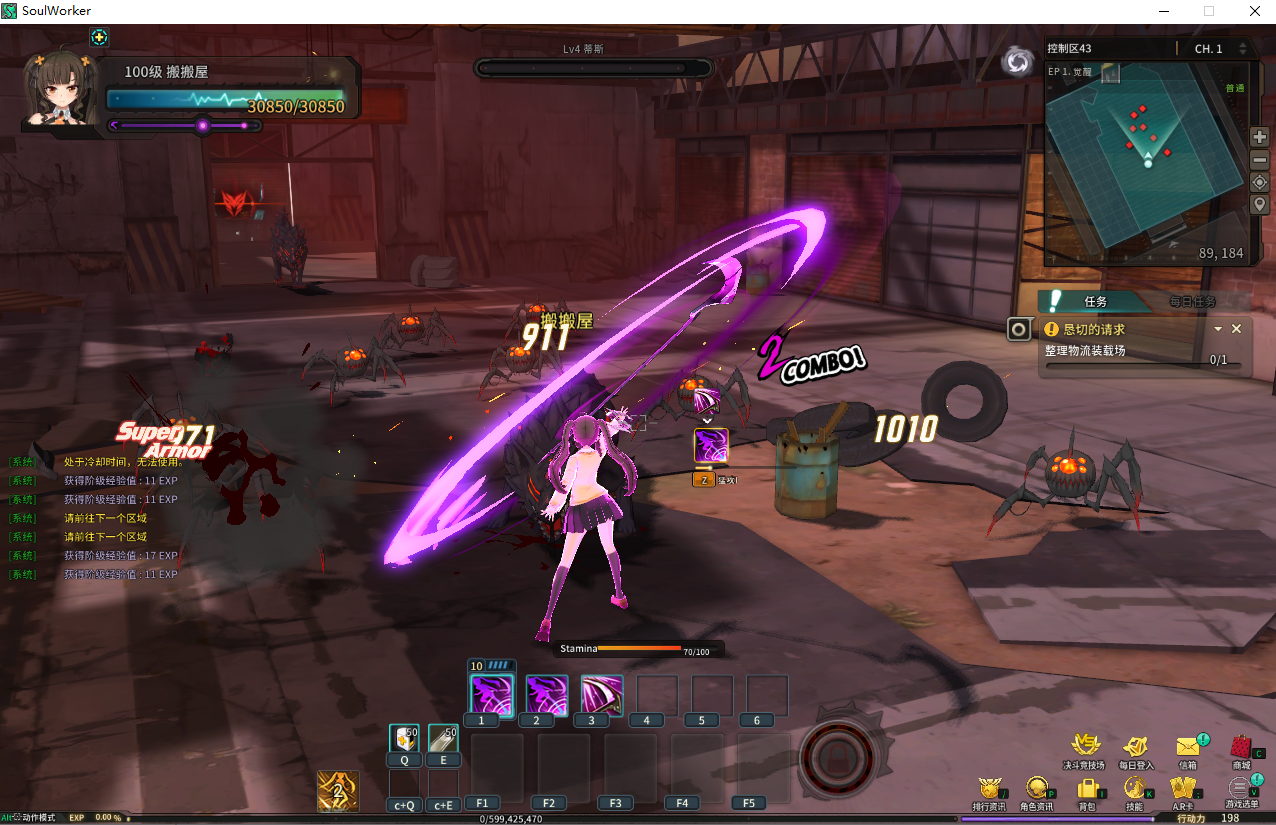1276x825 pixels.
Task: Switch to the 每日任务 daily quests tab
Action: click(x=1192, y=301)
